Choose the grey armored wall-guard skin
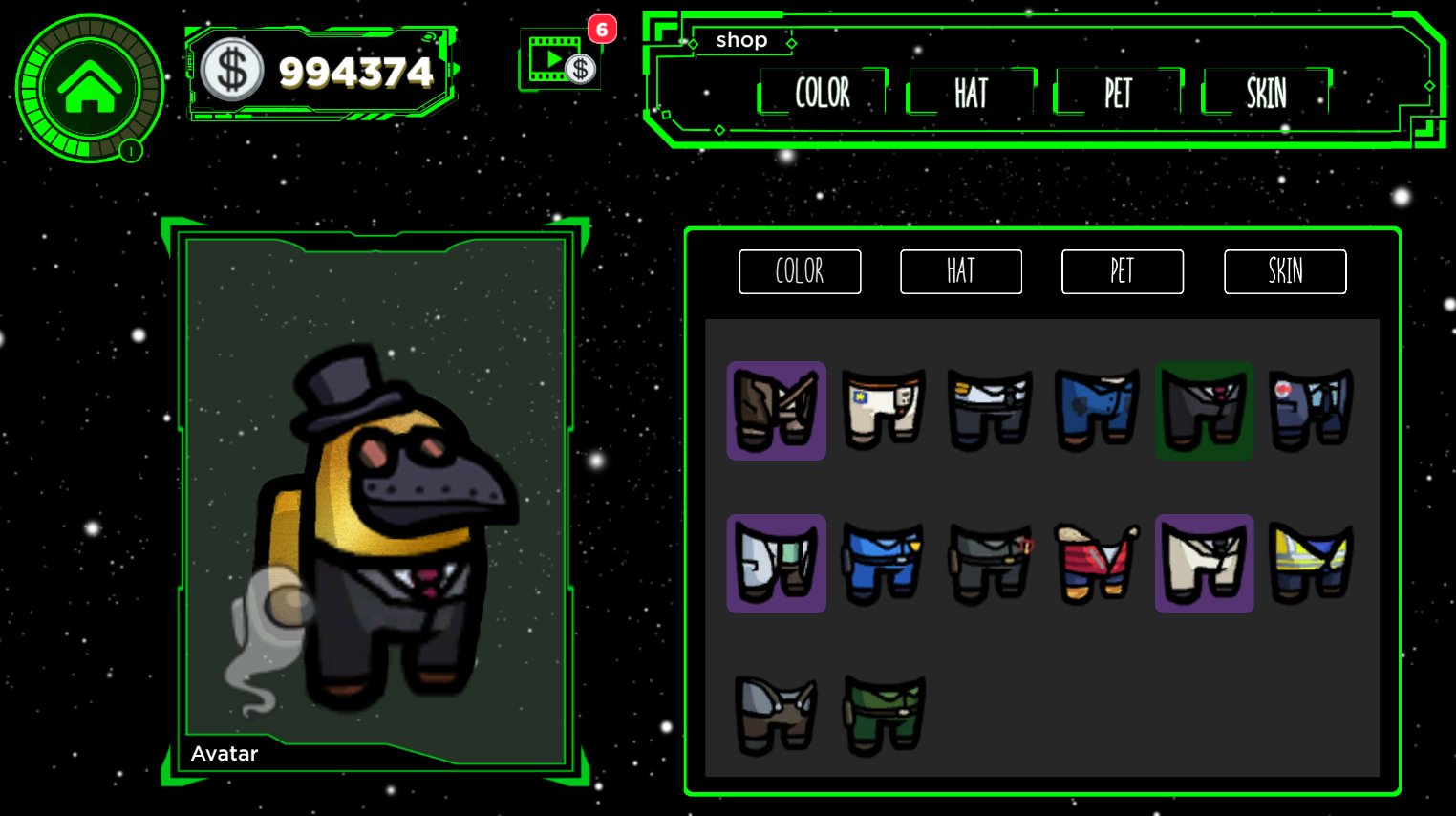1456x816 pixels. point(776,715)
